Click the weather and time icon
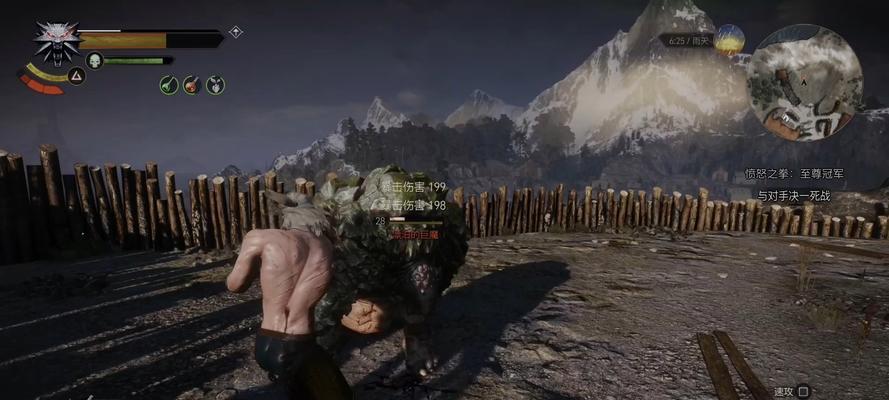Viewport: 889px width, 400px height. point(729,40)
